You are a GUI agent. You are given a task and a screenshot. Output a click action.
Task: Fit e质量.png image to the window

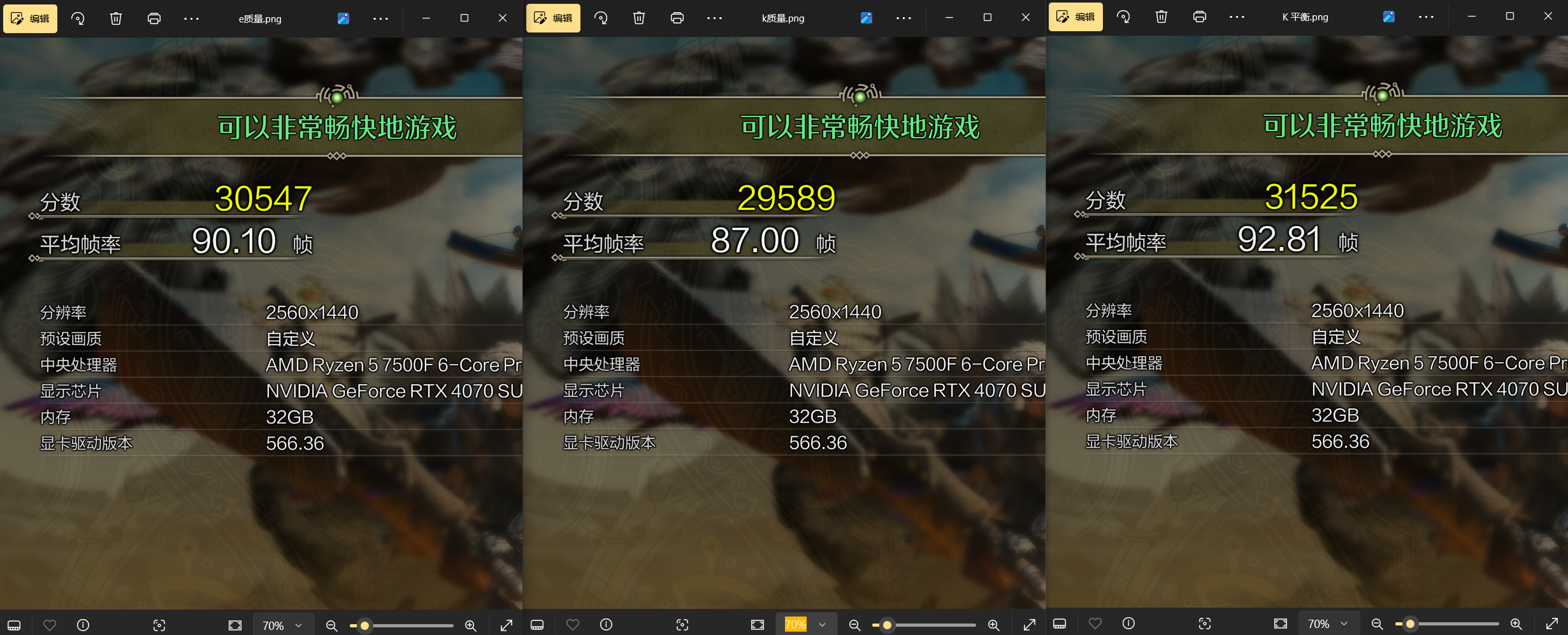tap(234, 625)
